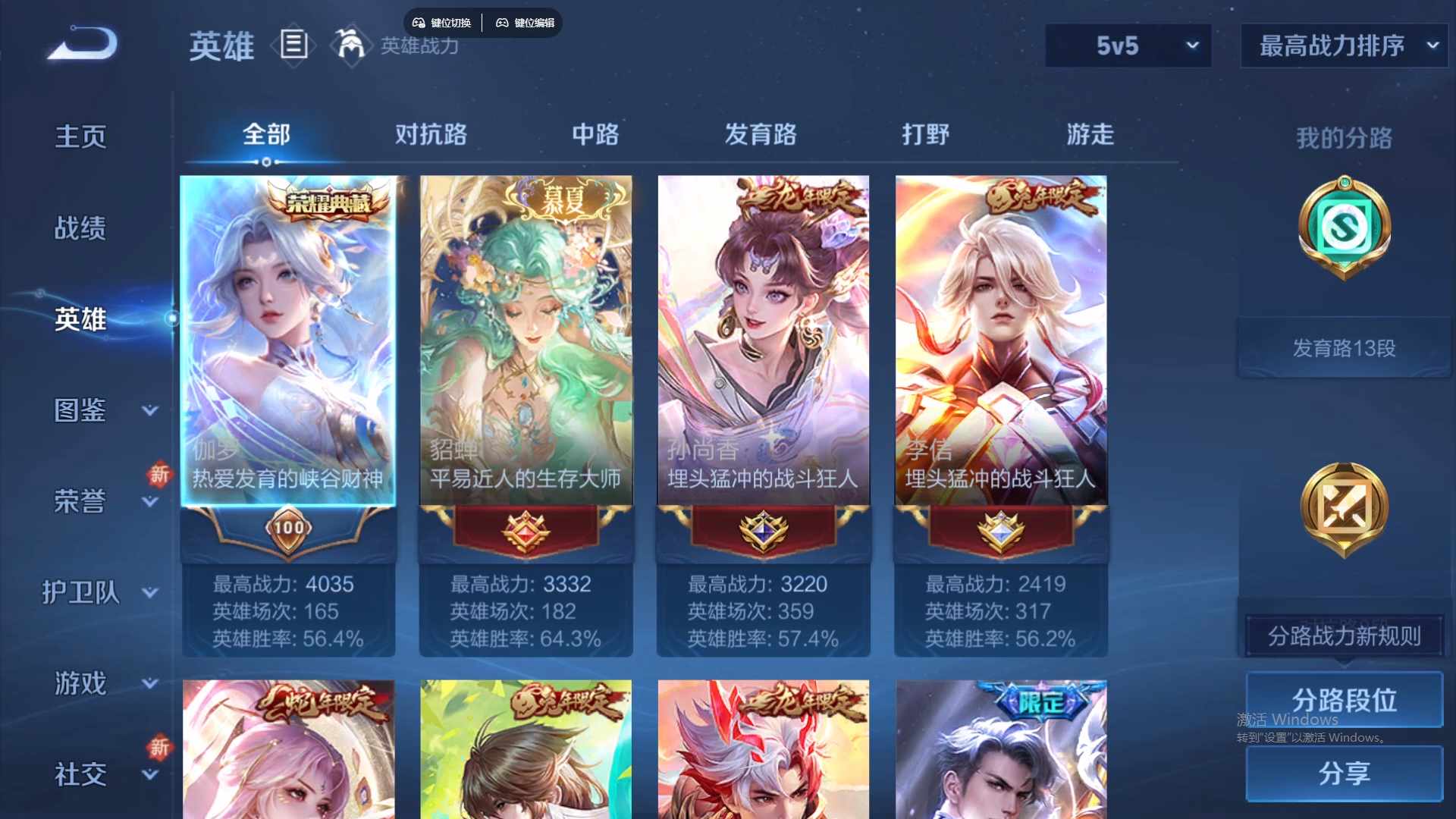Switch to the 对抗路 lane tab
This screenshot has width=1456, height=819.
(431, 135)
